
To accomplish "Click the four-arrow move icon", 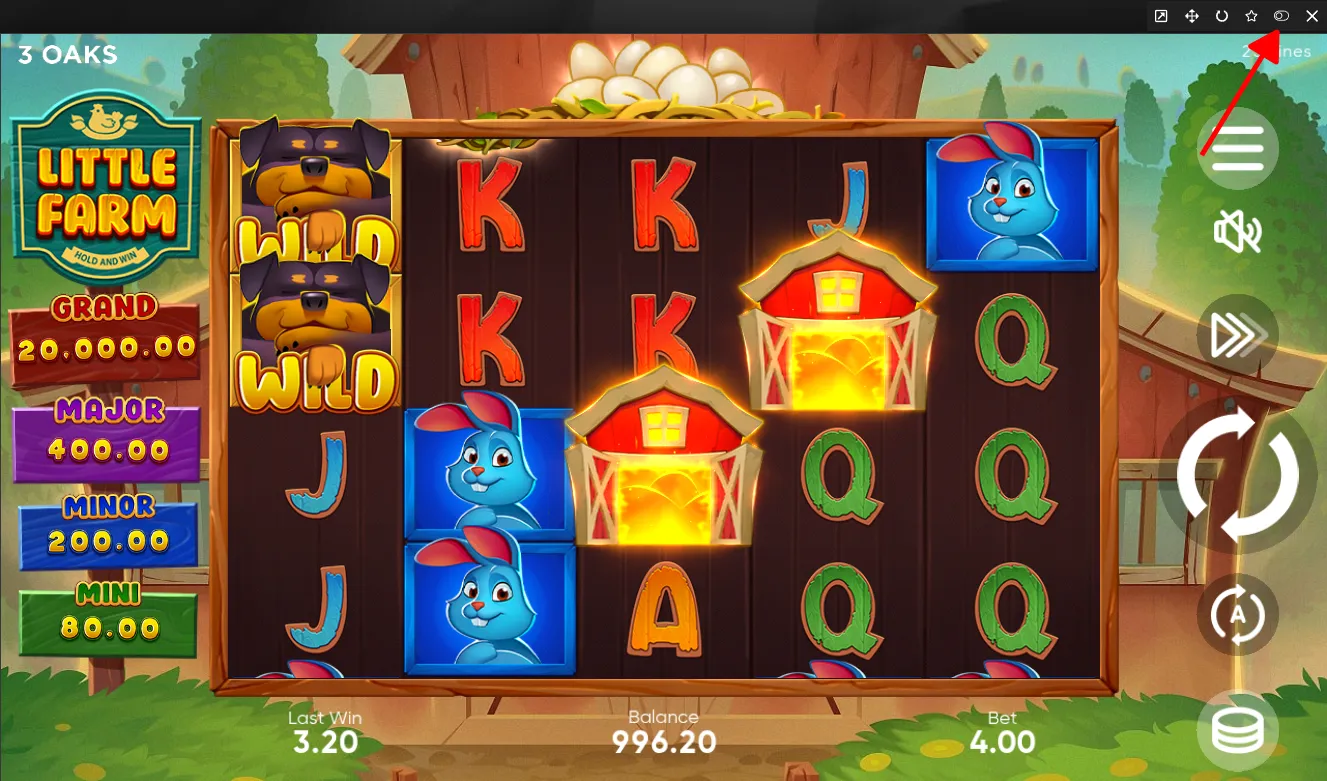I will [x=1191, y=16].
